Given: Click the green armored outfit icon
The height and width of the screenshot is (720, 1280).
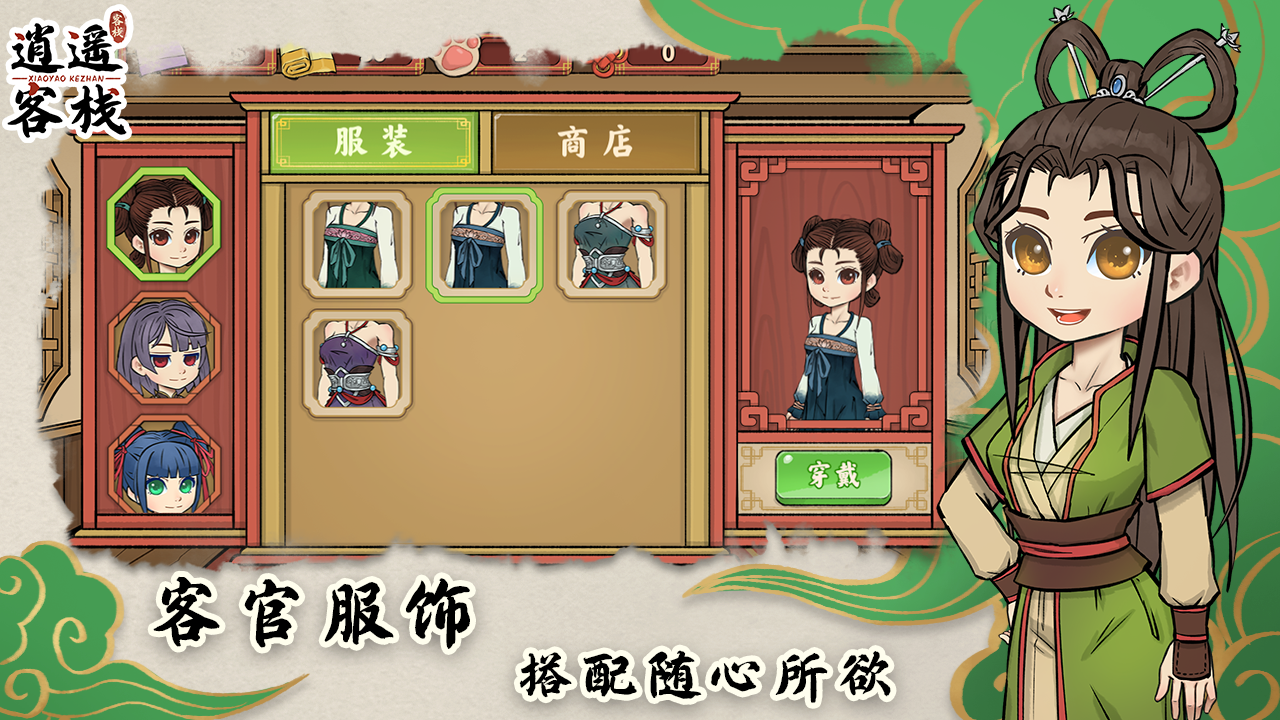Looking at the screenshot, I should pyautogui.click(x=607, y=243).
